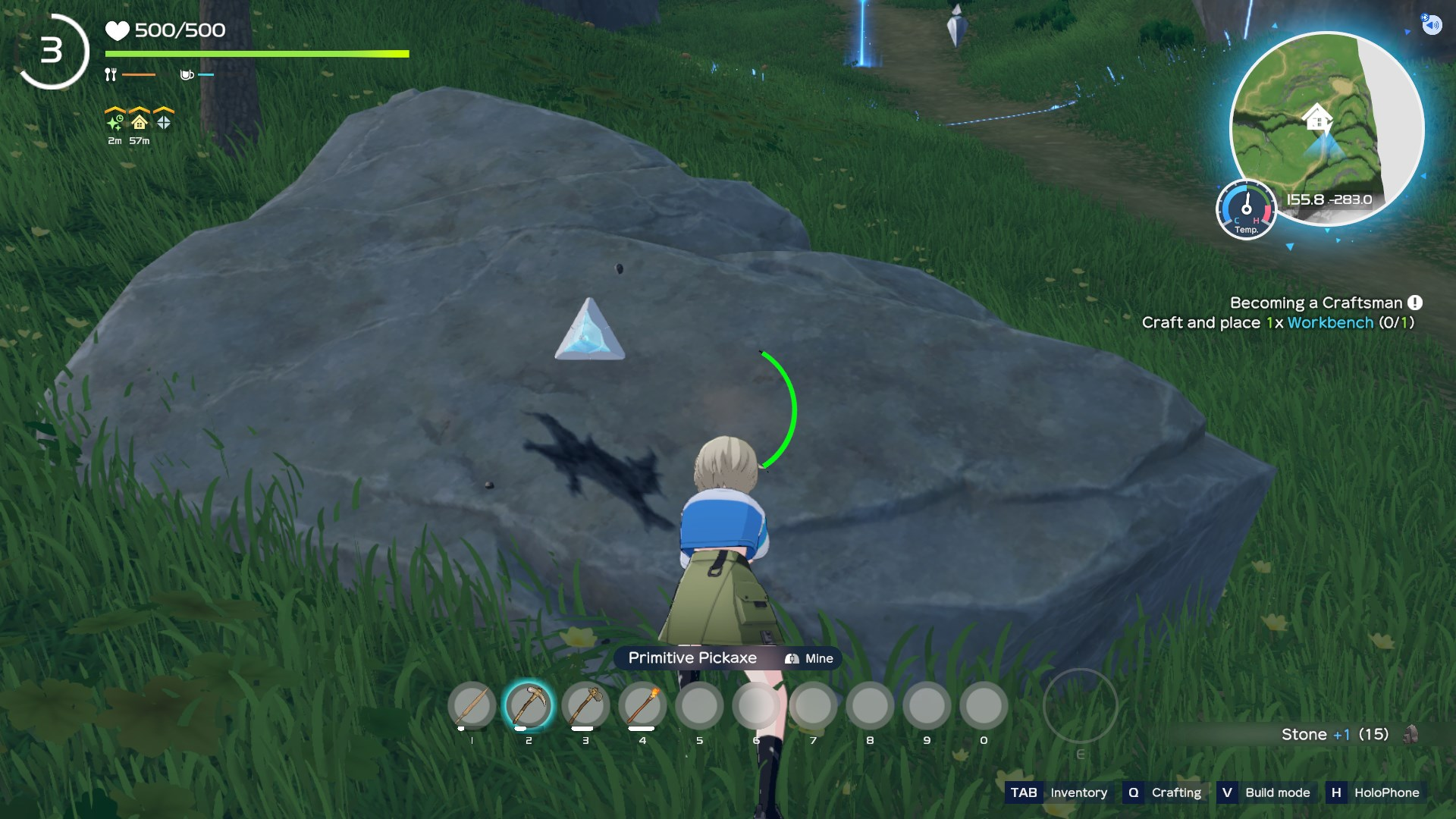Inspect the house buff status icon
The image size is (1456, 819).
[140, 121]
